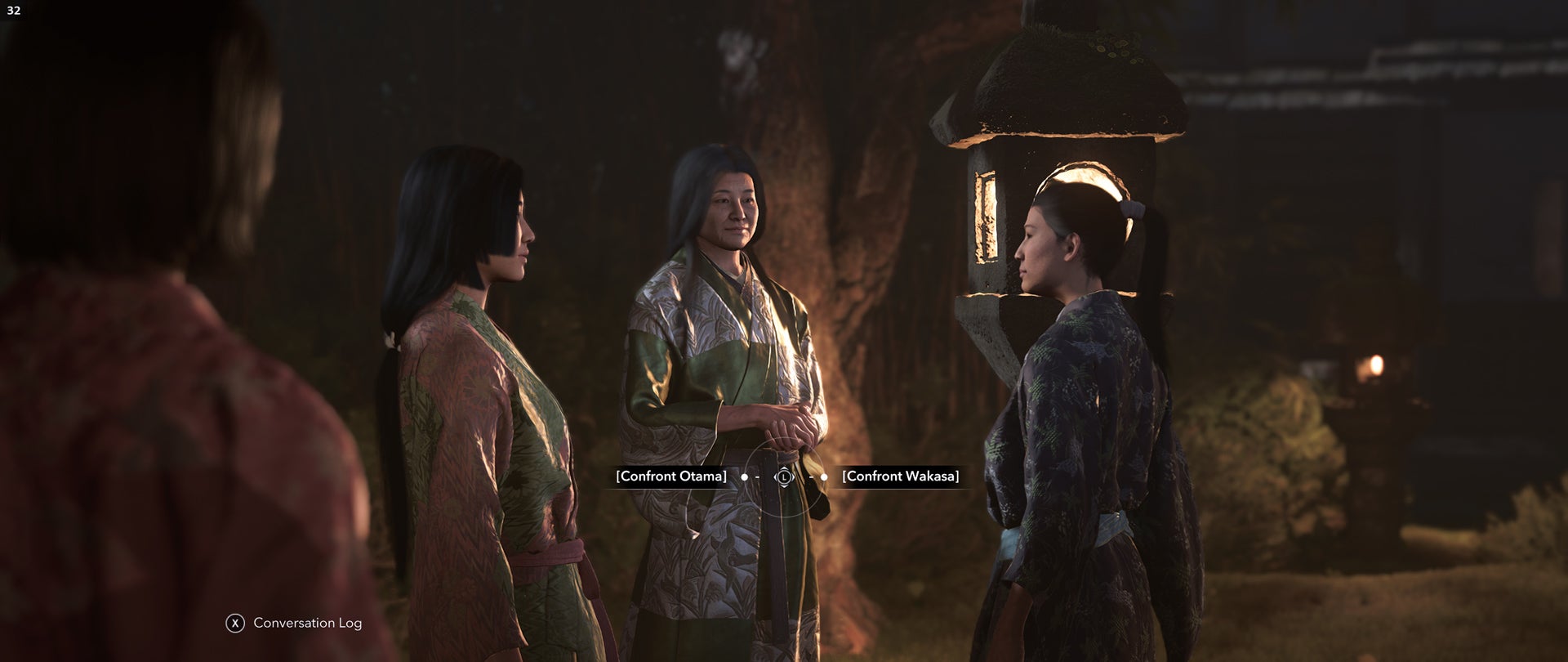Image resolution: width=1568 pixels, height=662 pixels.
Task: Click the left arrow on the stick glyph
Action: click(x=774, y=477)
